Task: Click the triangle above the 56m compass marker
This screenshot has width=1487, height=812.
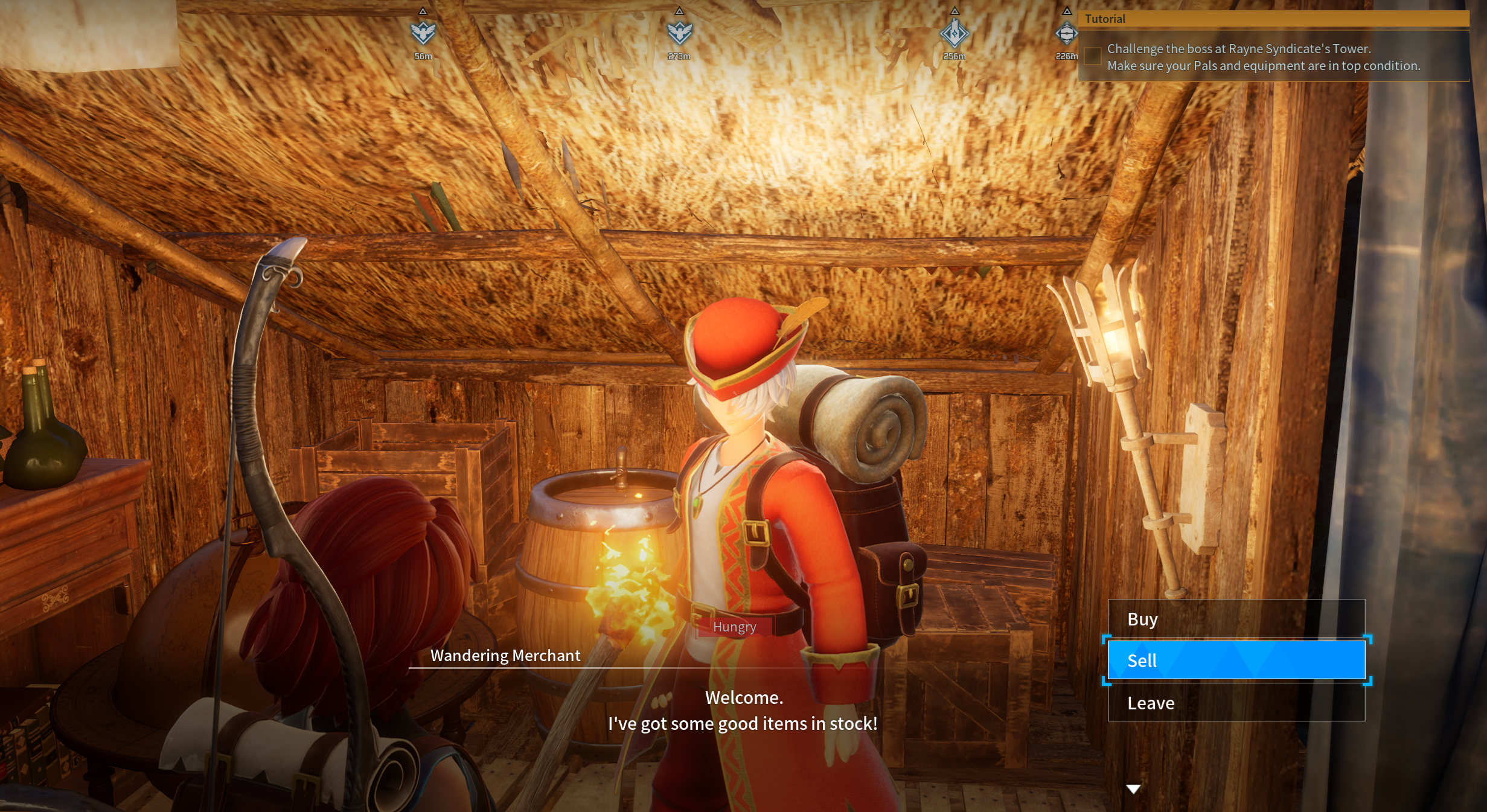Action: (x=423, y=10)
